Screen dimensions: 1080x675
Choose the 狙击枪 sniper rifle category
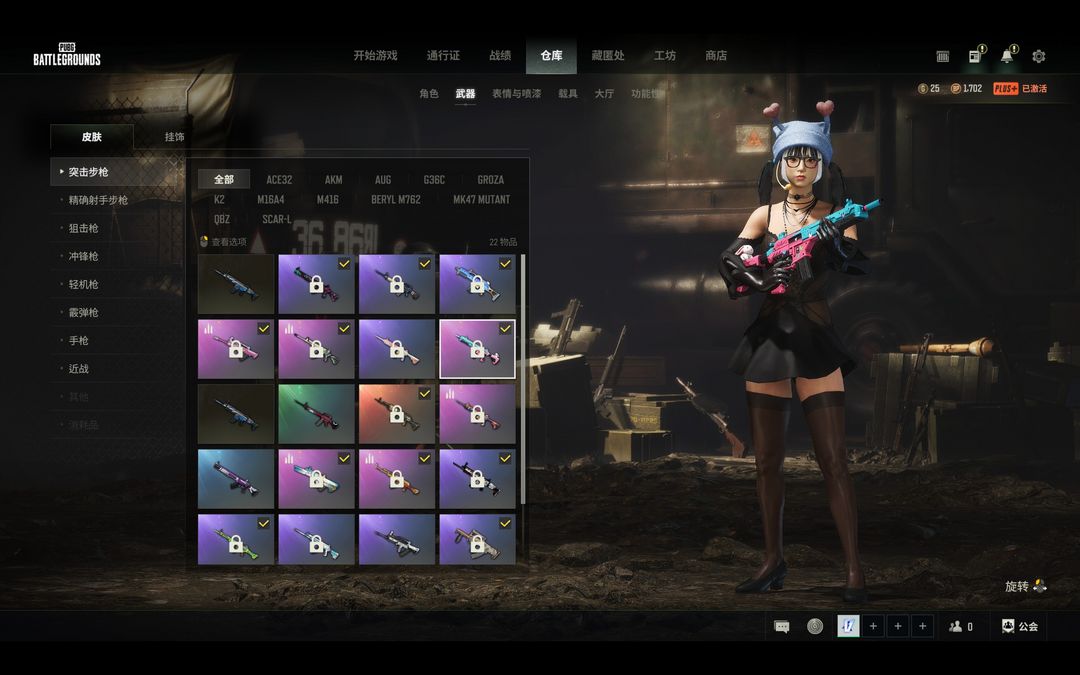click(x=84, y=229)
